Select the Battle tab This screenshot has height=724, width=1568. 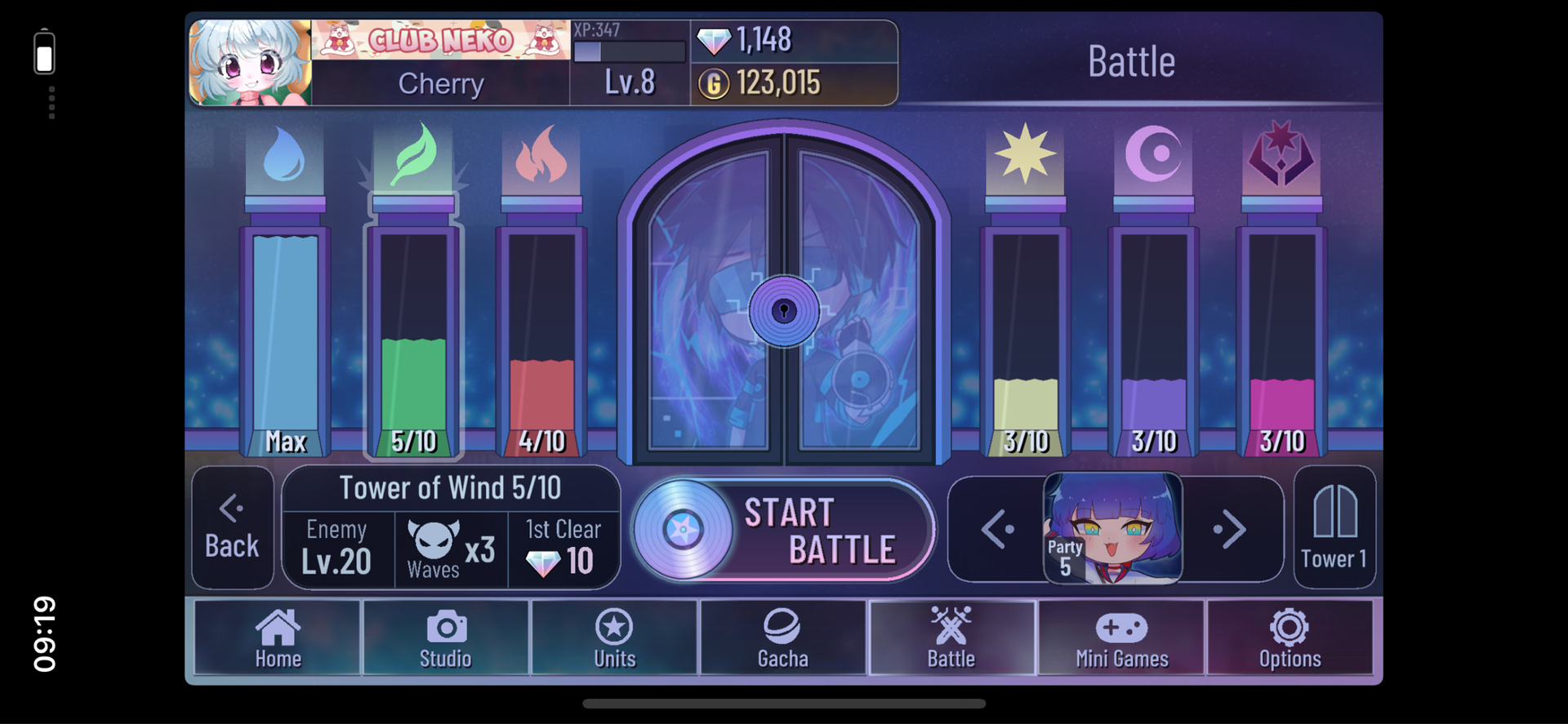point(951,638)
